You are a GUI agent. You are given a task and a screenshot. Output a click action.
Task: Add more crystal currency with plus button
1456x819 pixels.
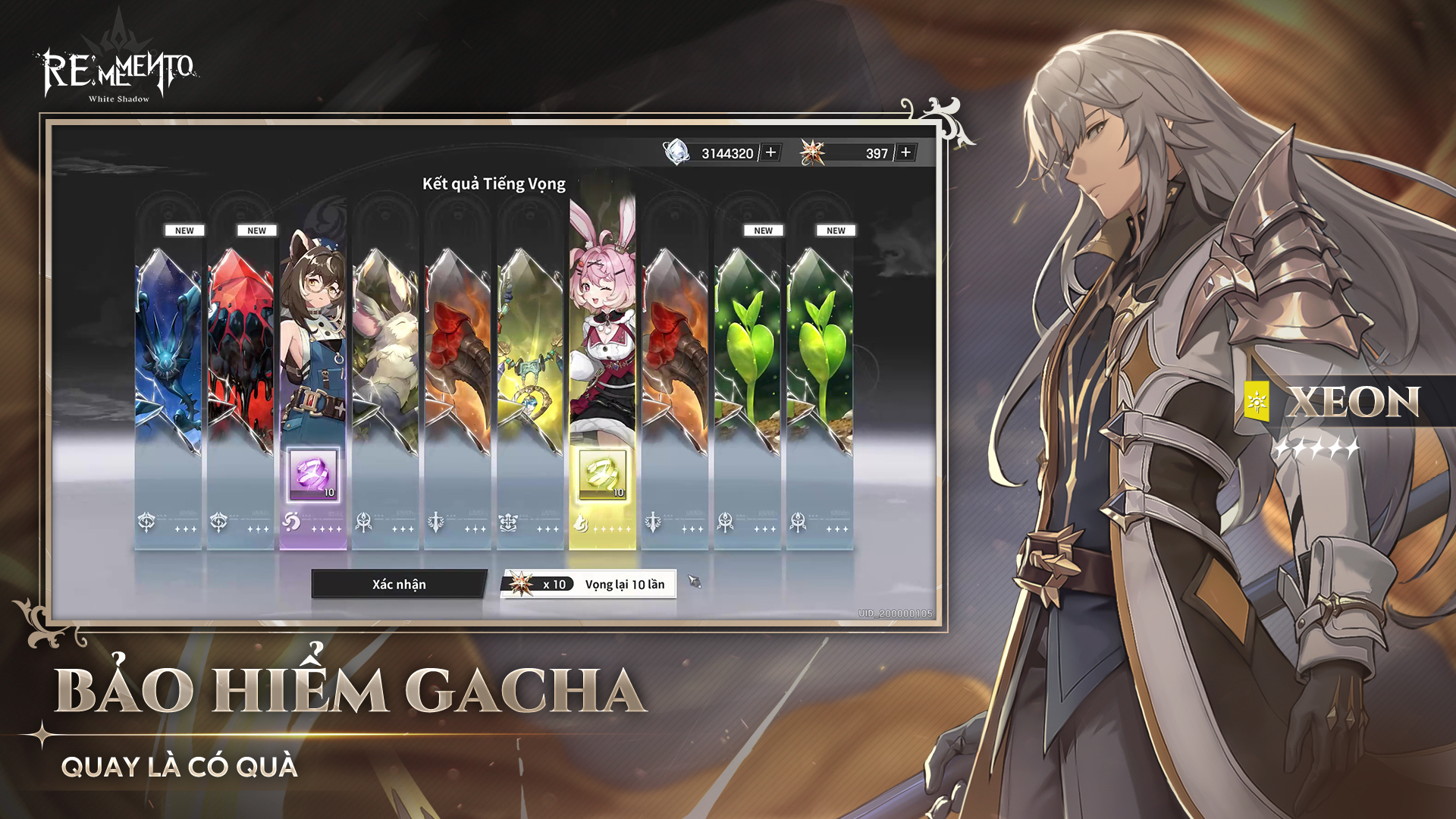[770, 152]
